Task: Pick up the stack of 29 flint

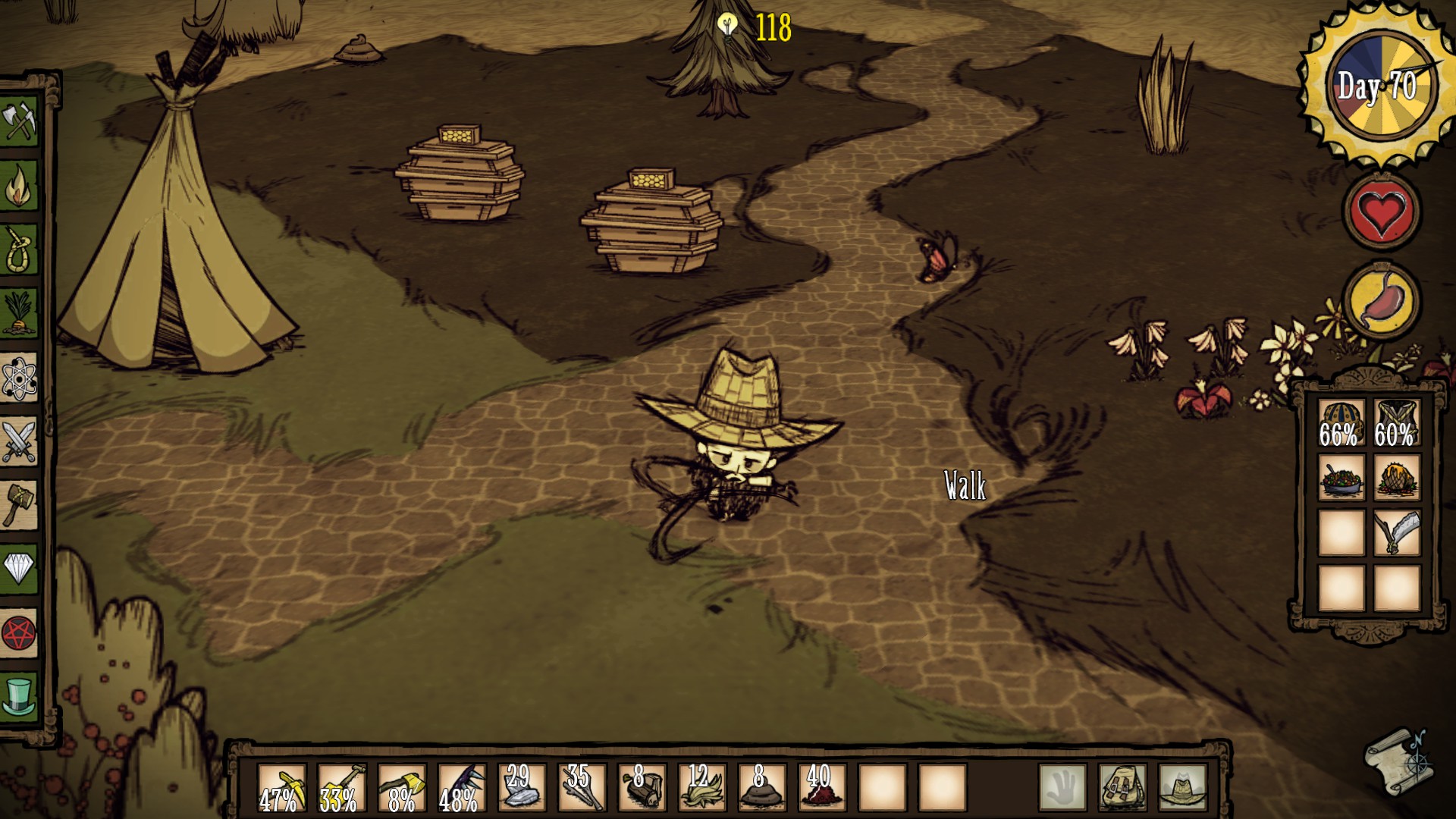Action: point(521,788)
